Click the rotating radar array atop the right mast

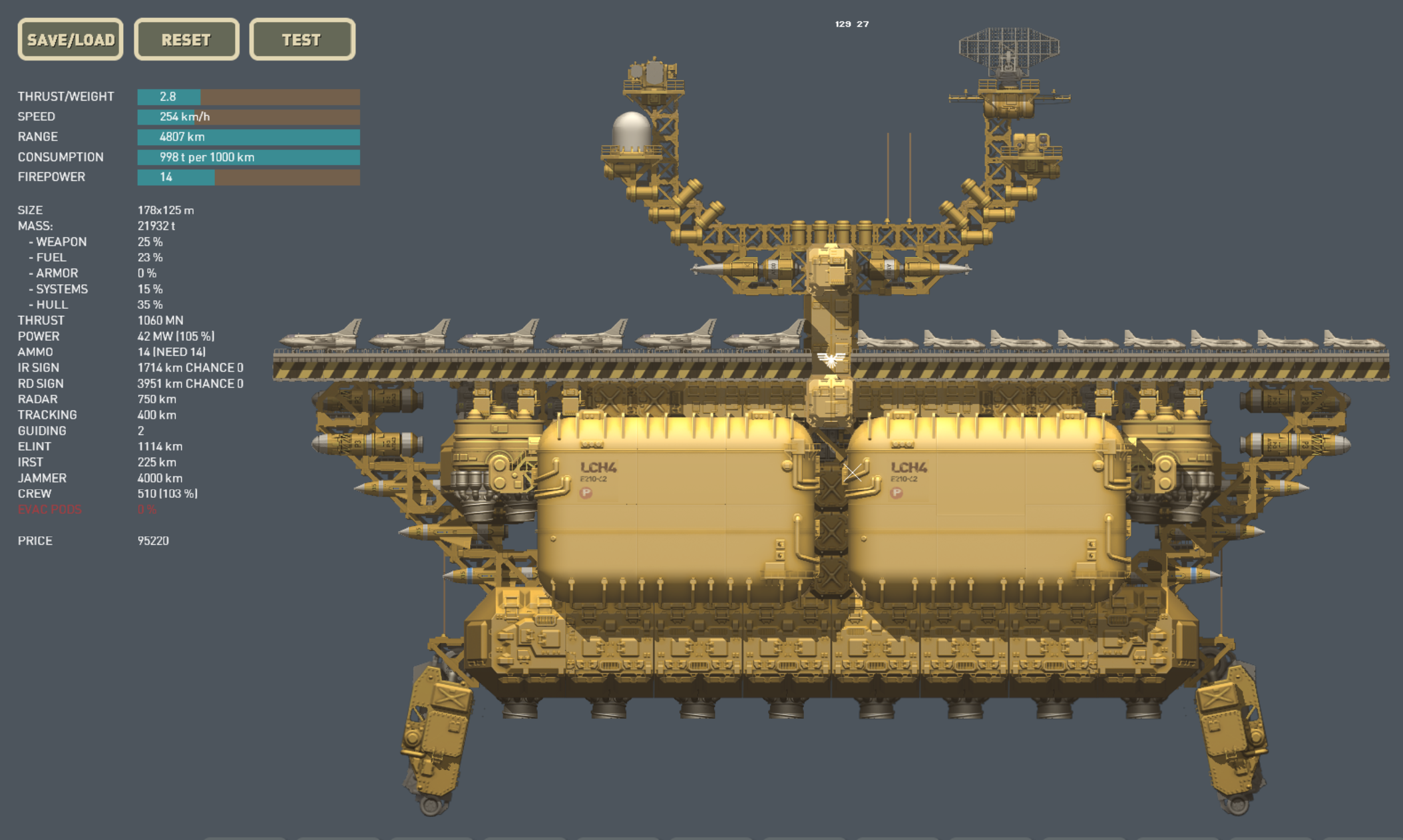point(1008,47)
